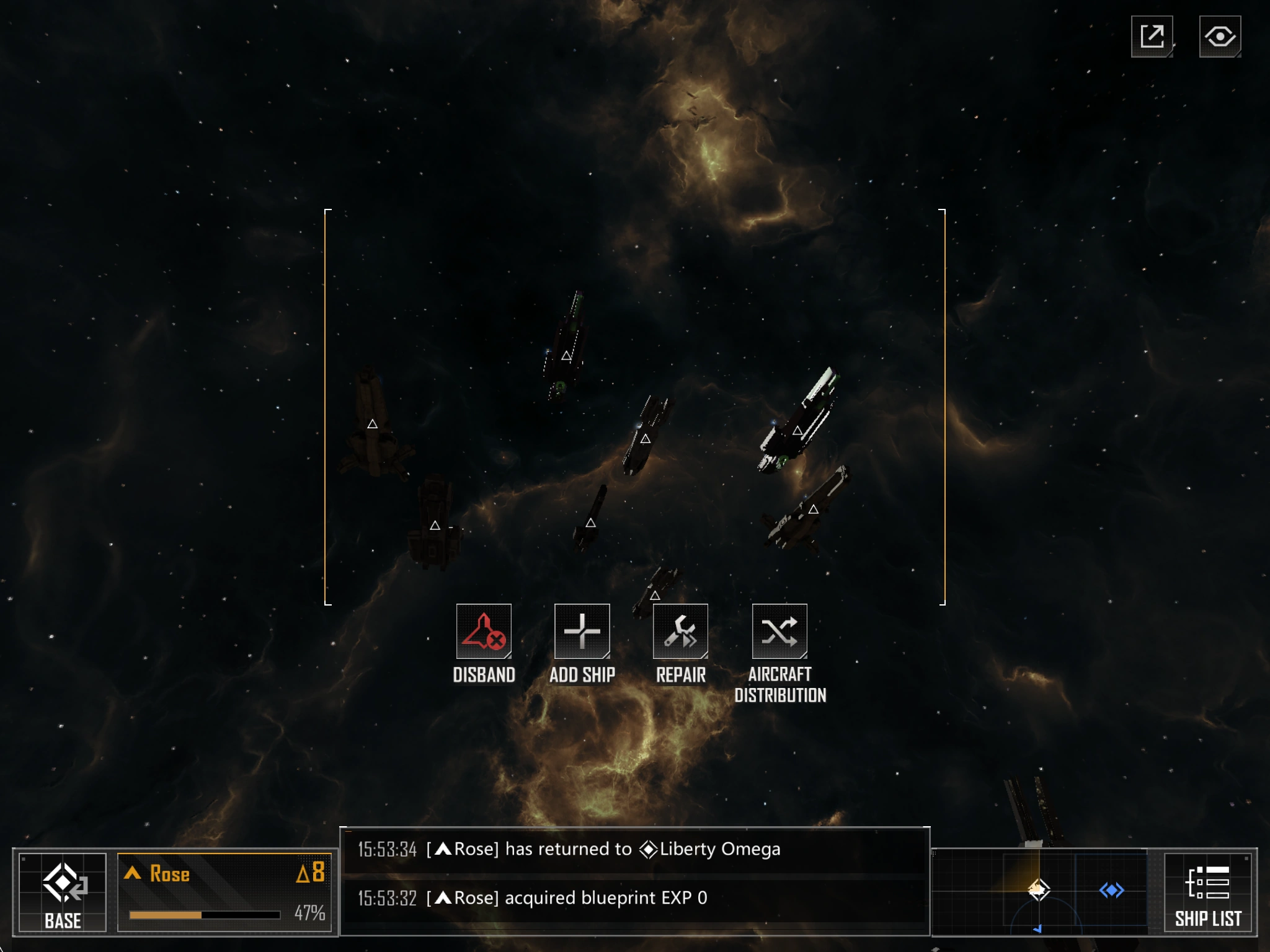Open Aircraft Distribution
The image size is (1270, 952).
(779, 632)
